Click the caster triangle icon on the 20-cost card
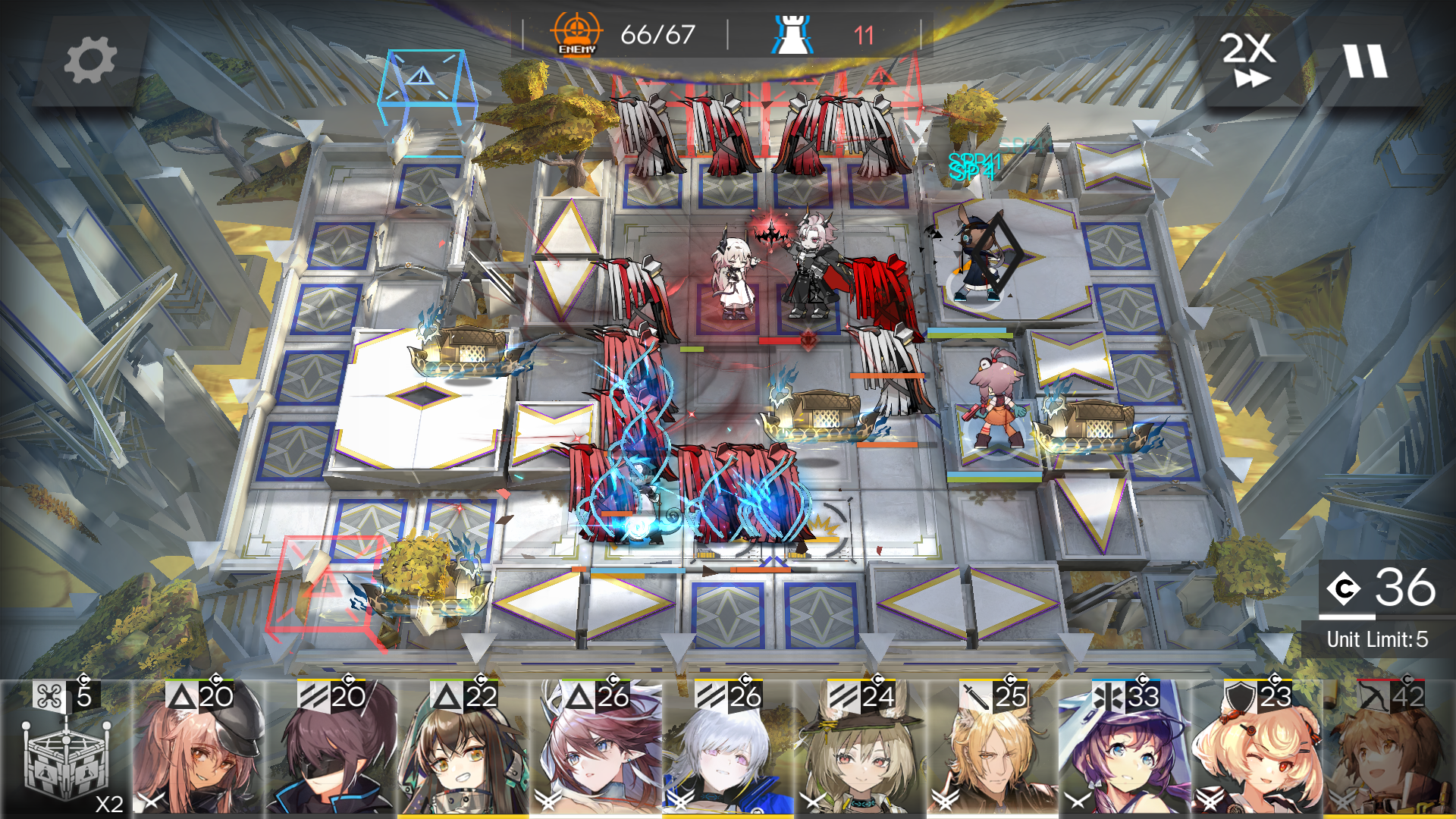Image resolution: width=1456 pixels, height=819 pixels. coord(183,693)
